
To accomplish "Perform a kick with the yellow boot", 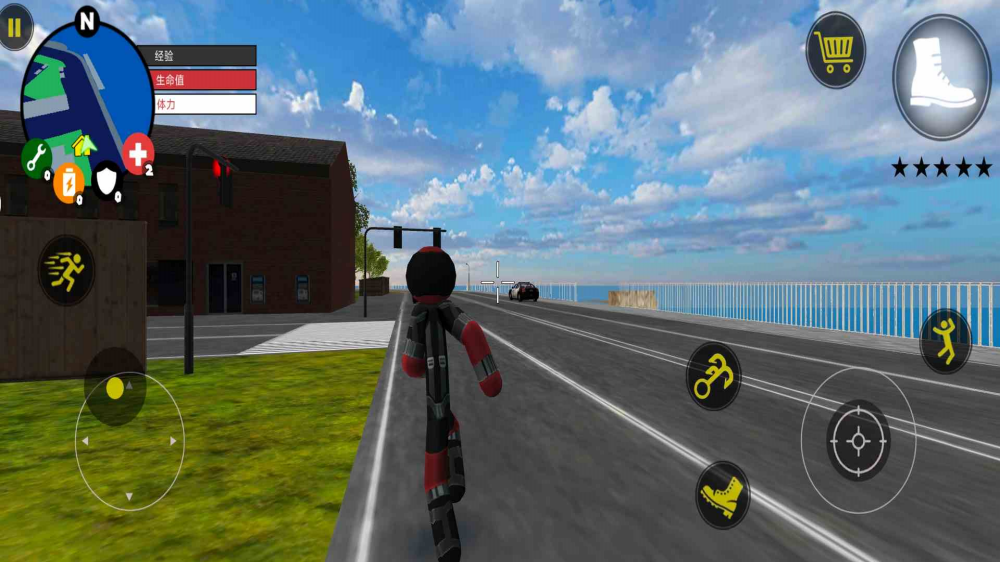I will click(722, 494).
